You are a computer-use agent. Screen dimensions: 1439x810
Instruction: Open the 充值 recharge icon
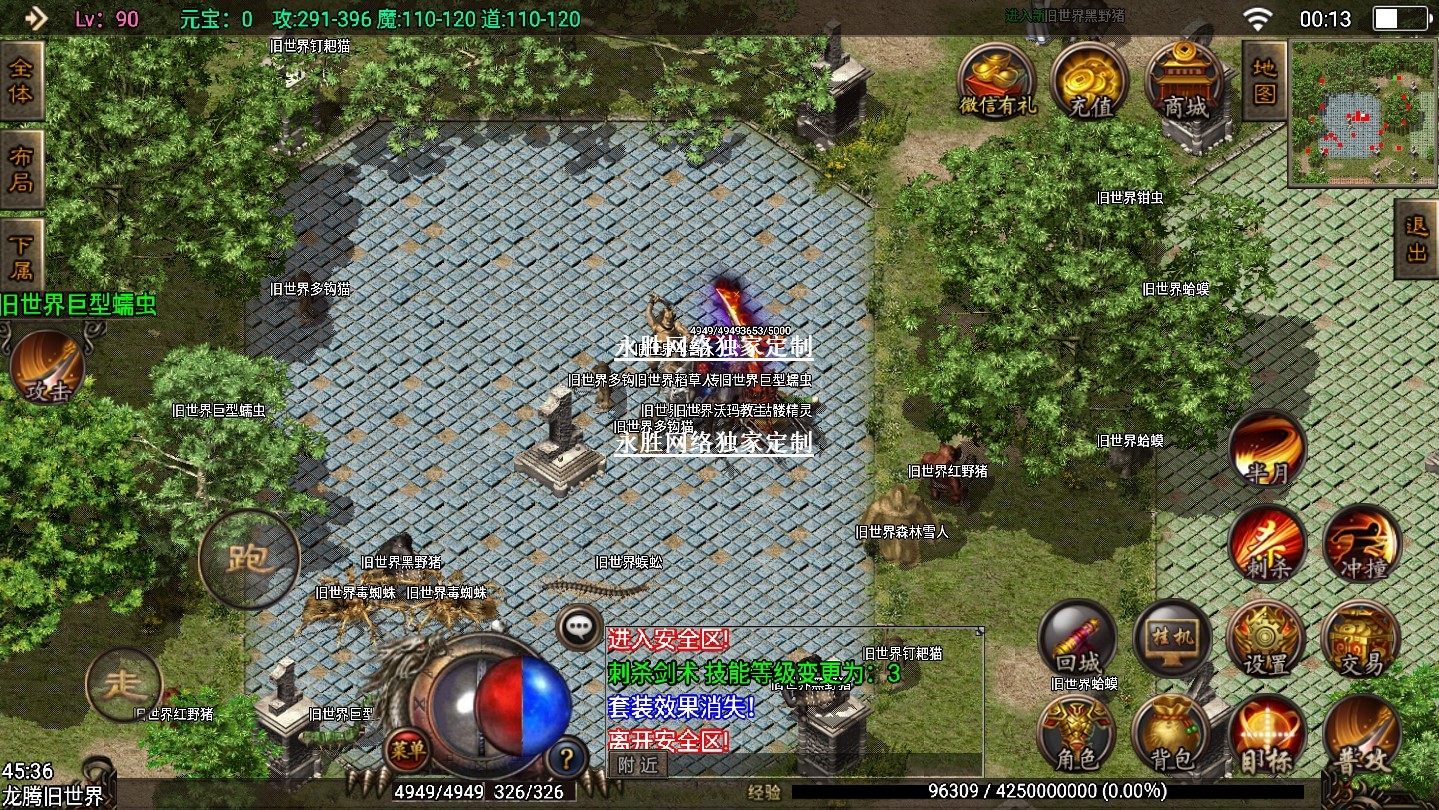click(1089, 81)
